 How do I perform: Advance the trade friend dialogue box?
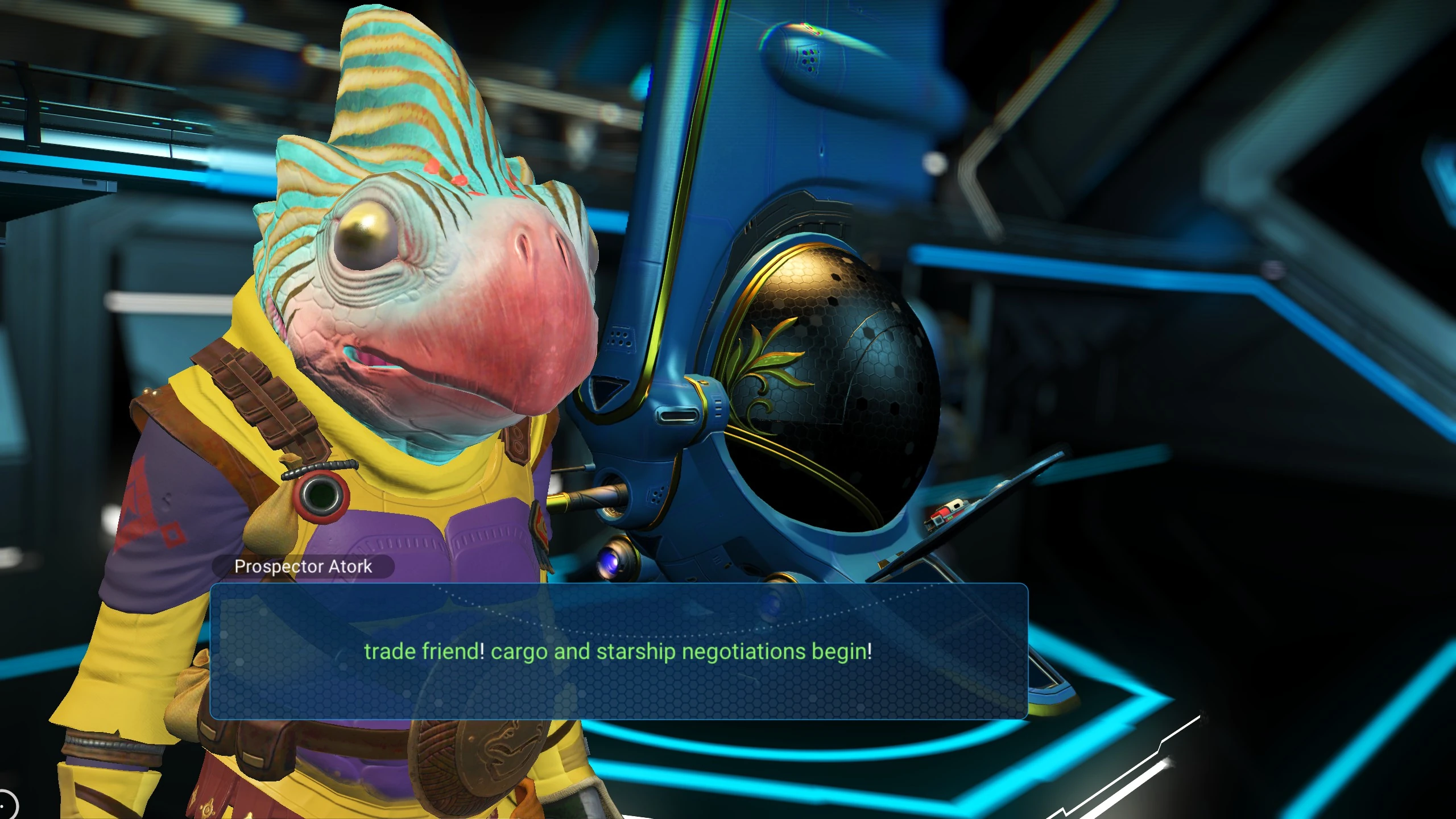pos(618,651)
